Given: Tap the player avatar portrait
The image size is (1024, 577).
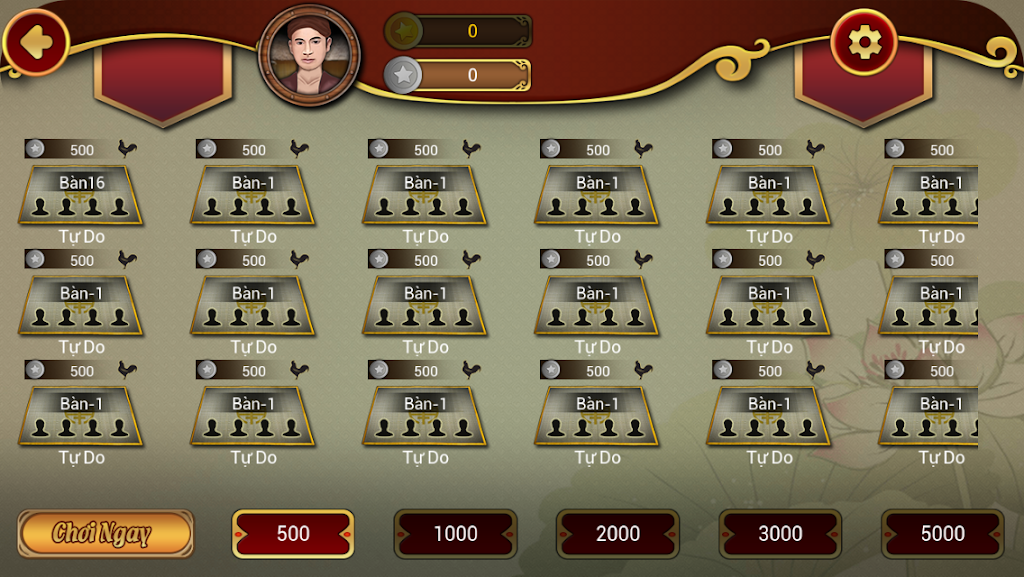Looking at the screenshot, I should (309, 53).
